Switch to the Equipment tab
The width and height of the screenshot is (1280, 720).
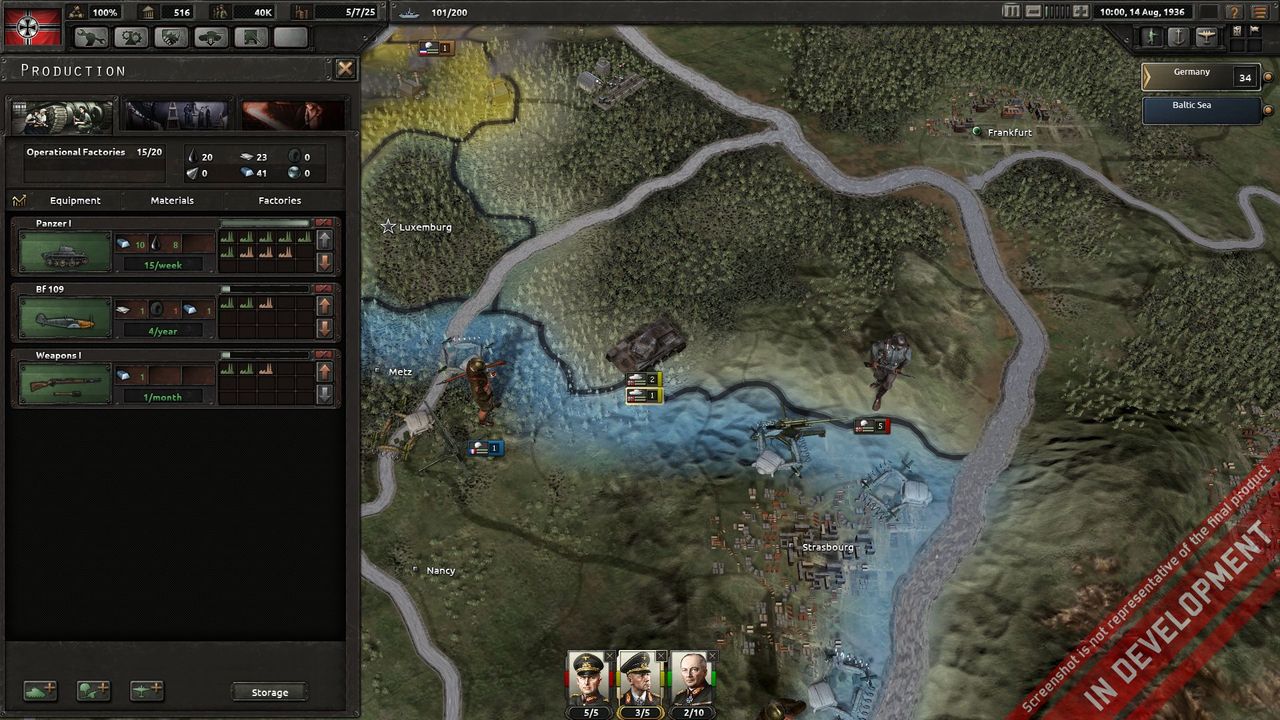coord(75,200)
